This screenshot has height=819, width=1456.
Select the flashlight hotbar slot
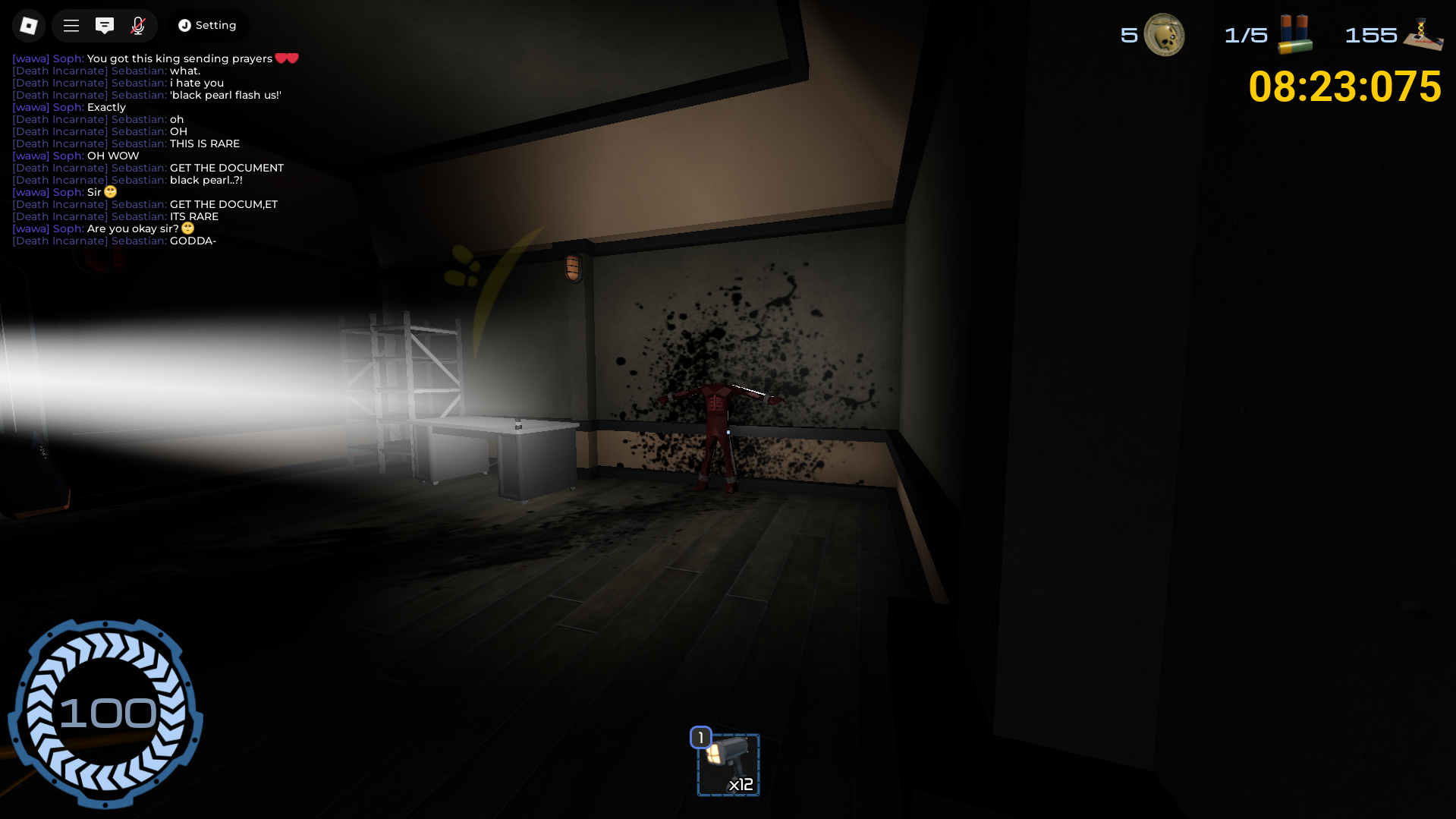pos(728,764)
